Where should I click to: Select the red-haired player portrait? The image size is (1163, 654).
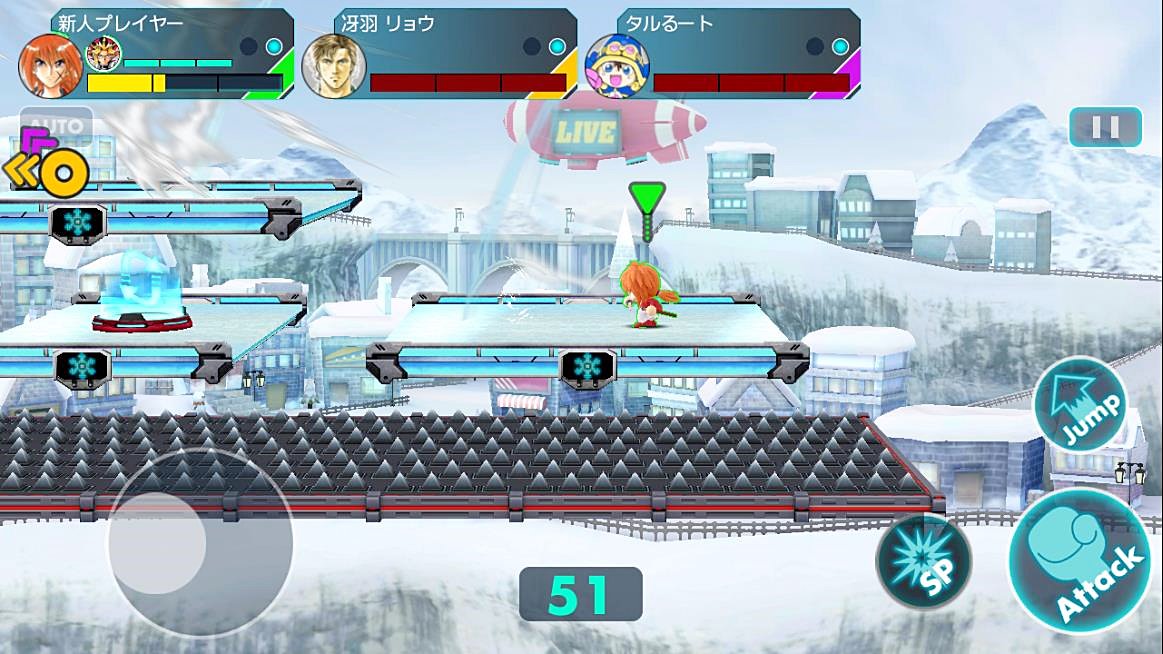(50, 66)
